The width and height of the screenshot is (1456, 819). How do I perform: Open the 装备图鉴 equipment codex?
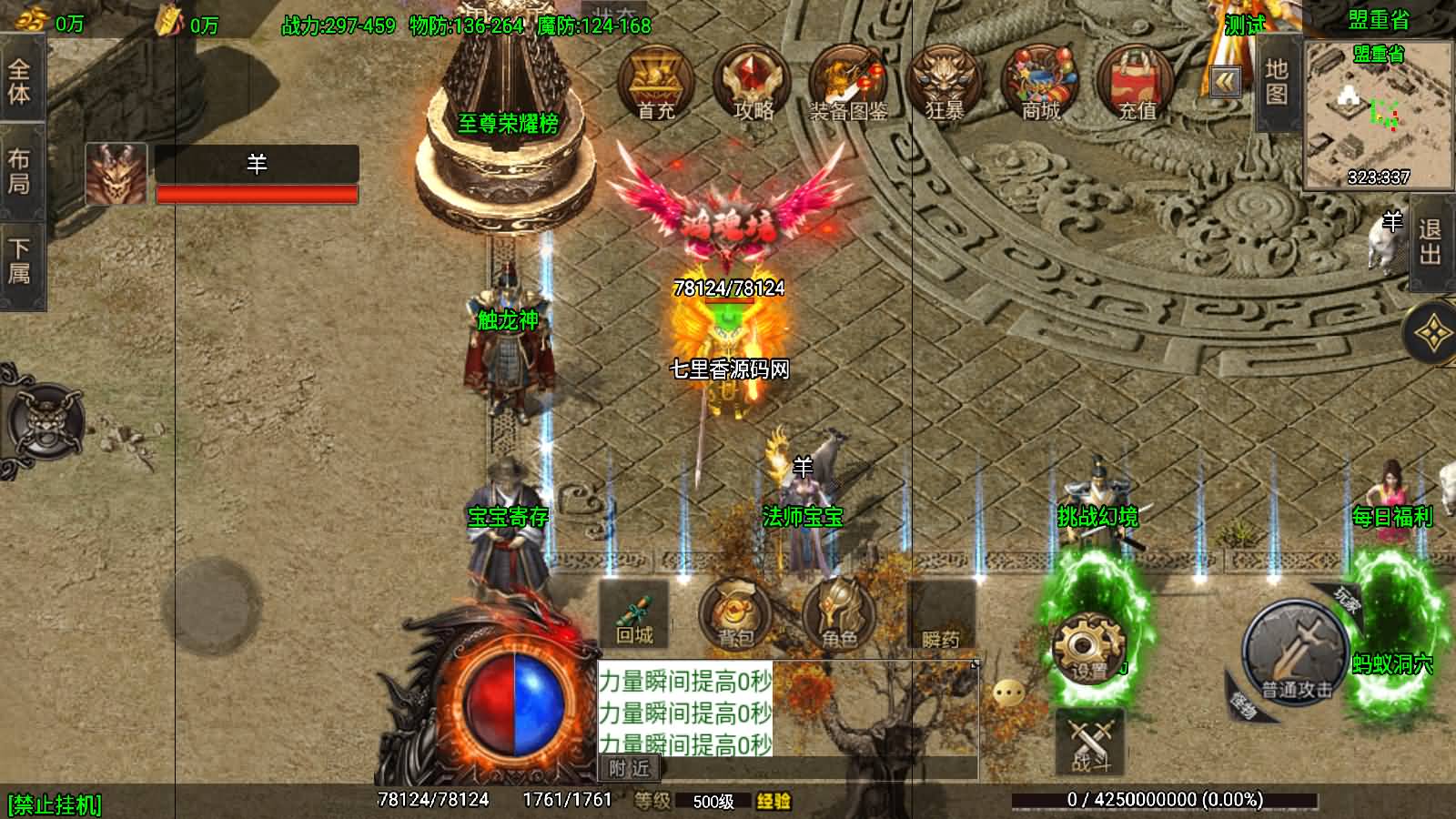[x=848, y=84]
